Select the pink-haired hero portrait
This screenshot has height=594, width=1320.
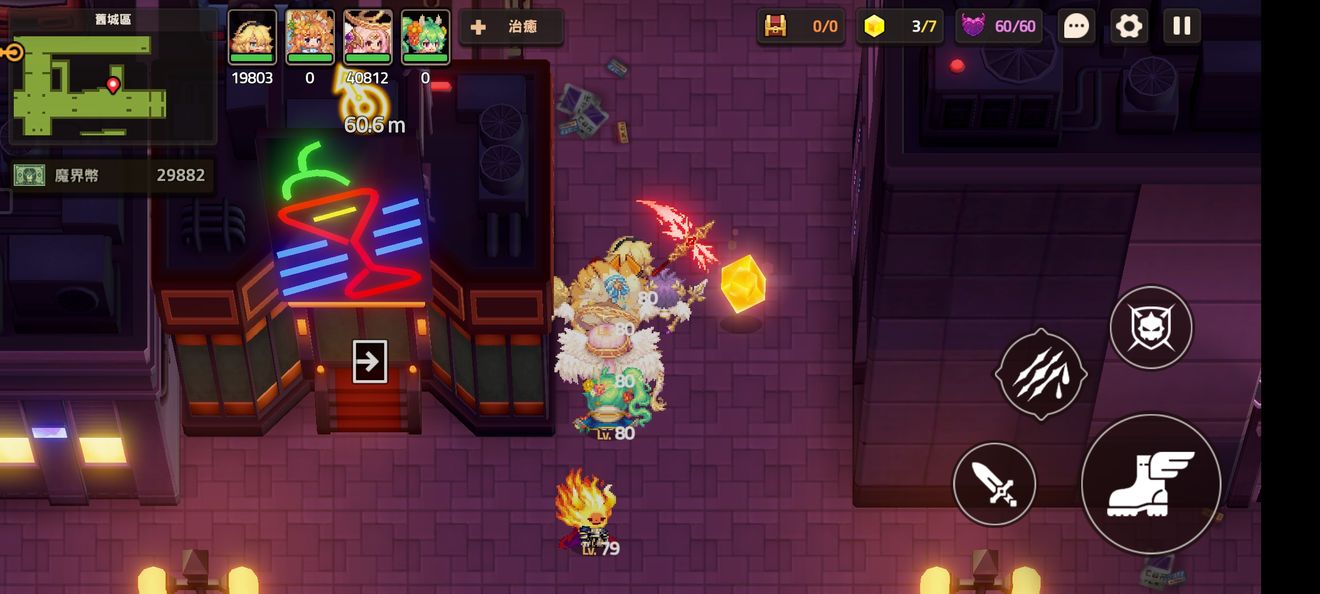[x=368, y=38]
